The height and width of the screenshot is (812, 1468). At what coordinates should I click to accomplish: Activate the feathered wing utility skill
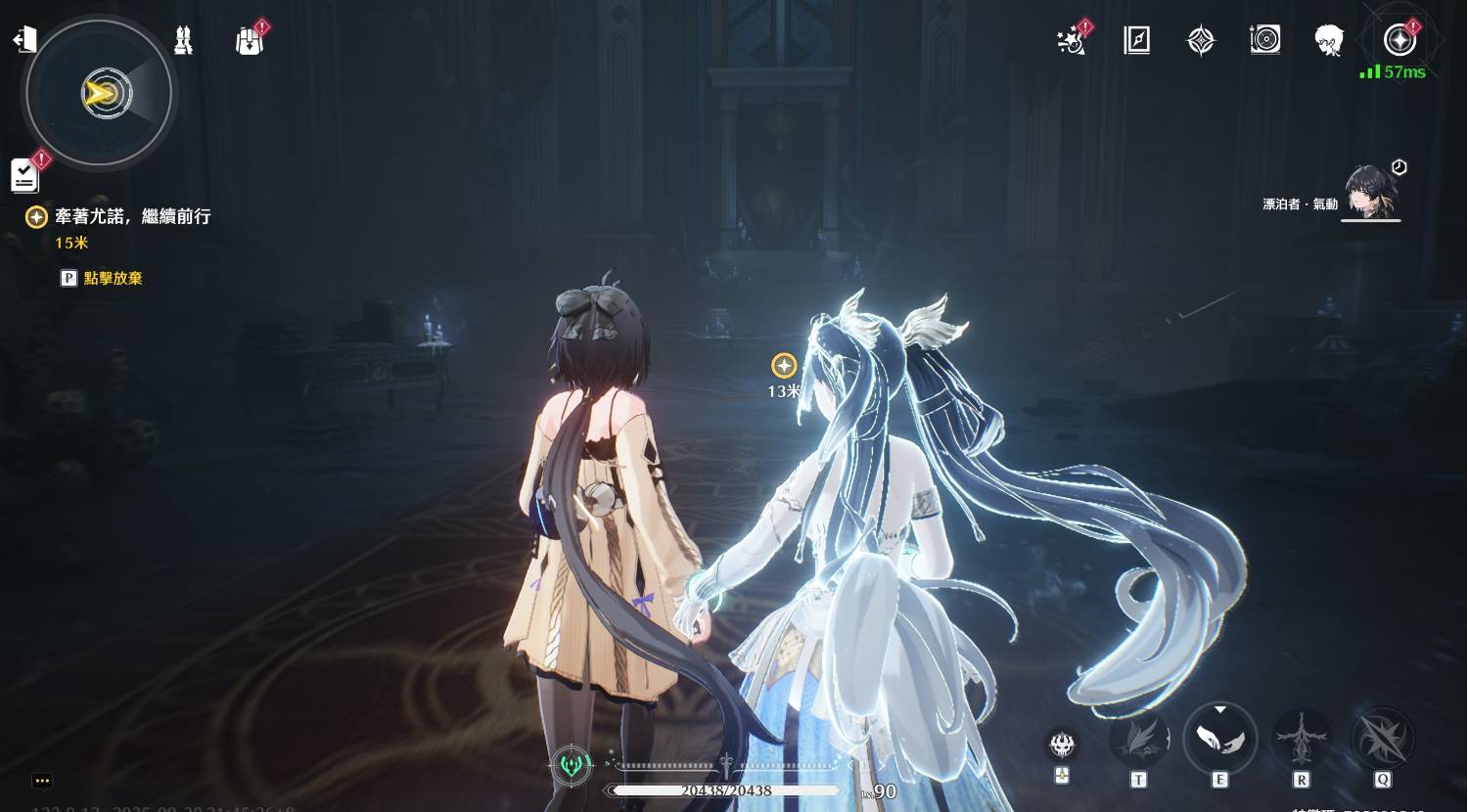(1138, 738)
